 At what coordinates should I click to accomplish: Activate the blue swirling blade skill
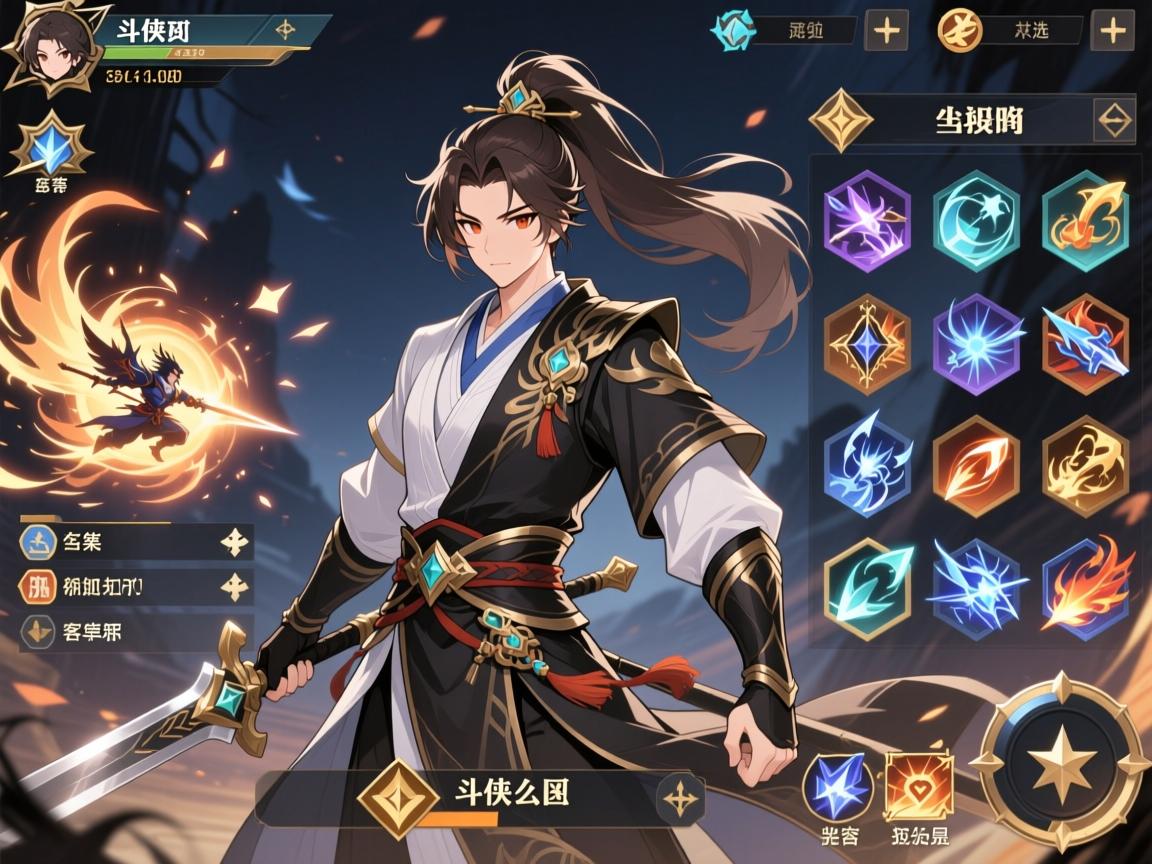tap(867, 464)
